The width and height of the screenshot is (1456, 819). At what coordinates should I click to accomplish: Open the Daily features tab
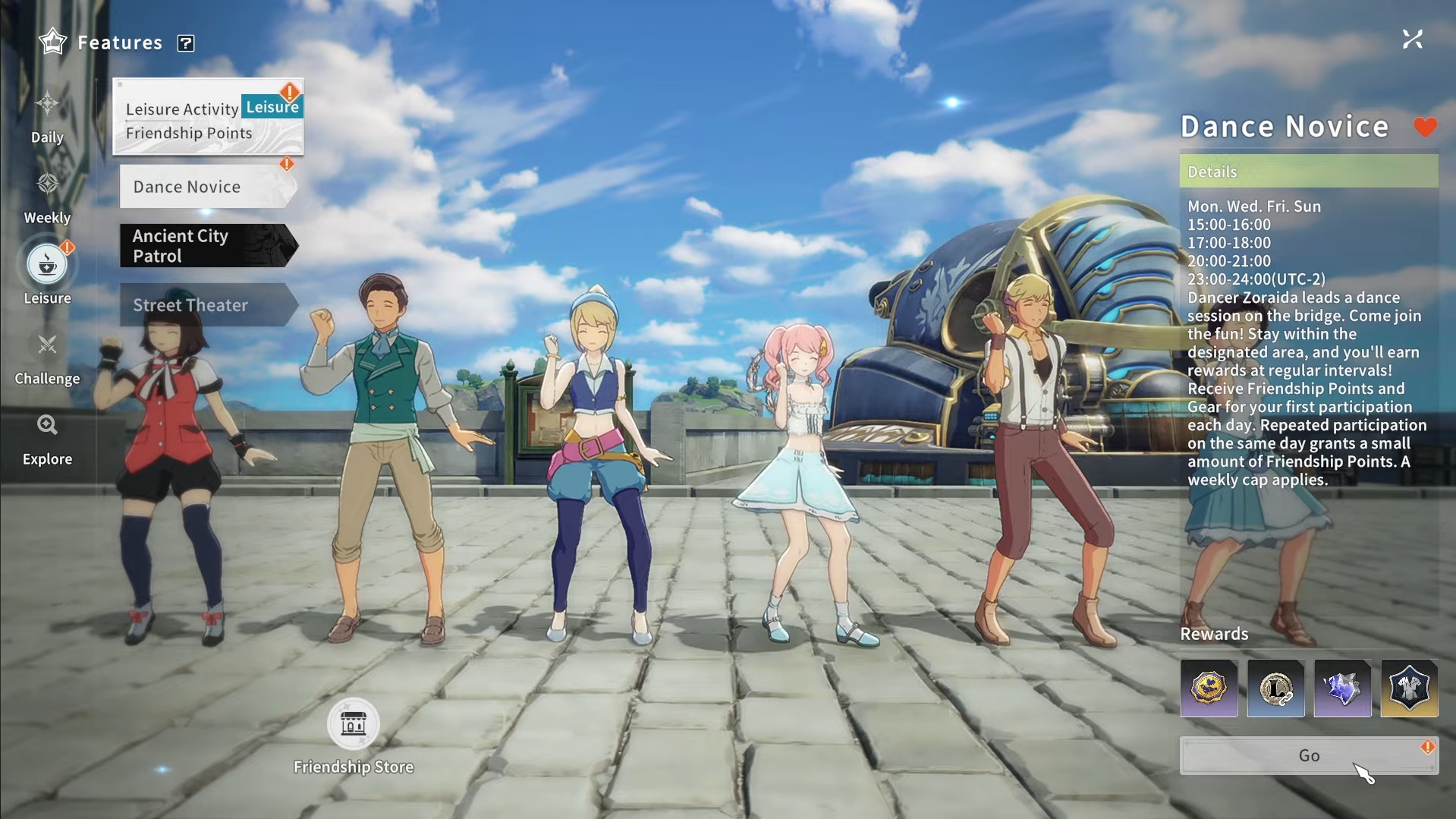(x=47, y=116)
